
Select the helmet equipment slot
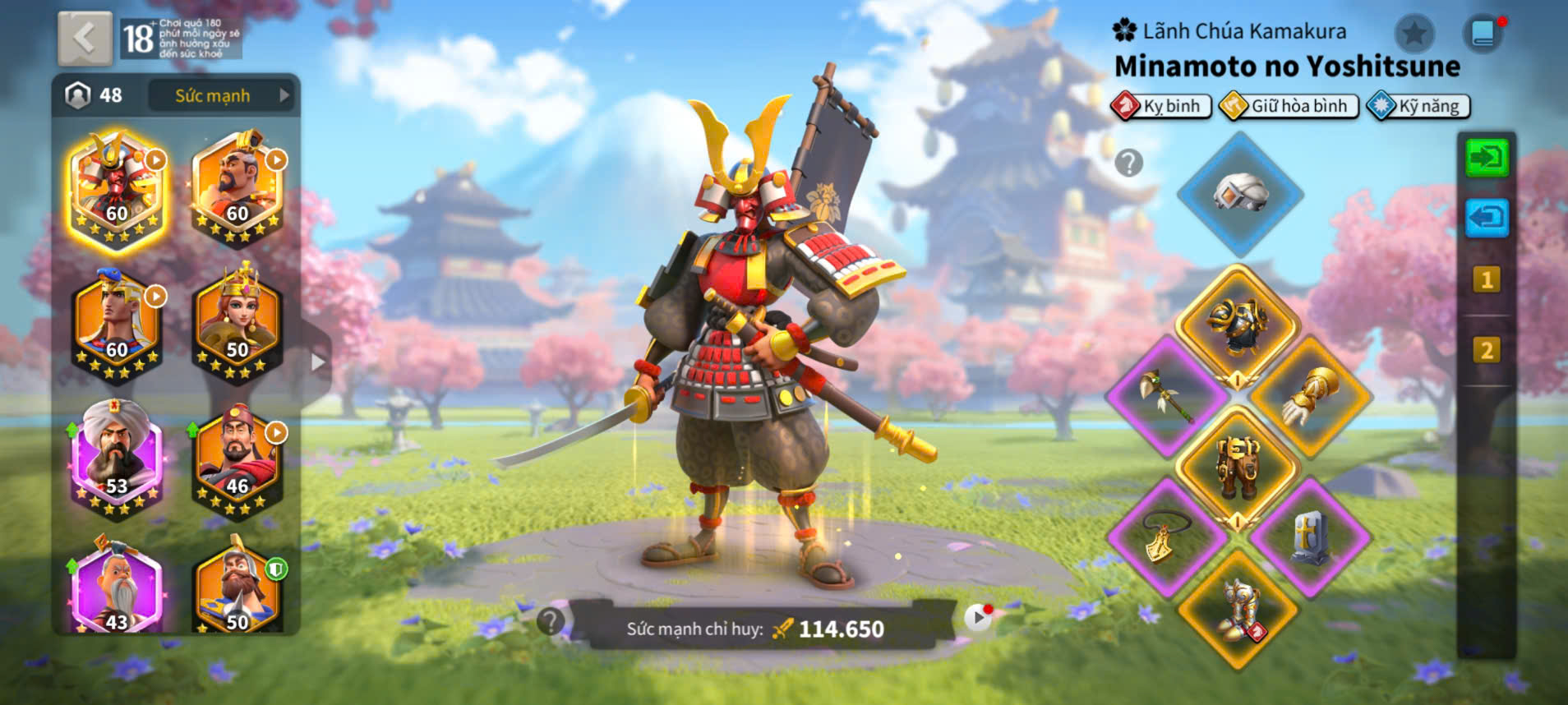point(1240,194)
